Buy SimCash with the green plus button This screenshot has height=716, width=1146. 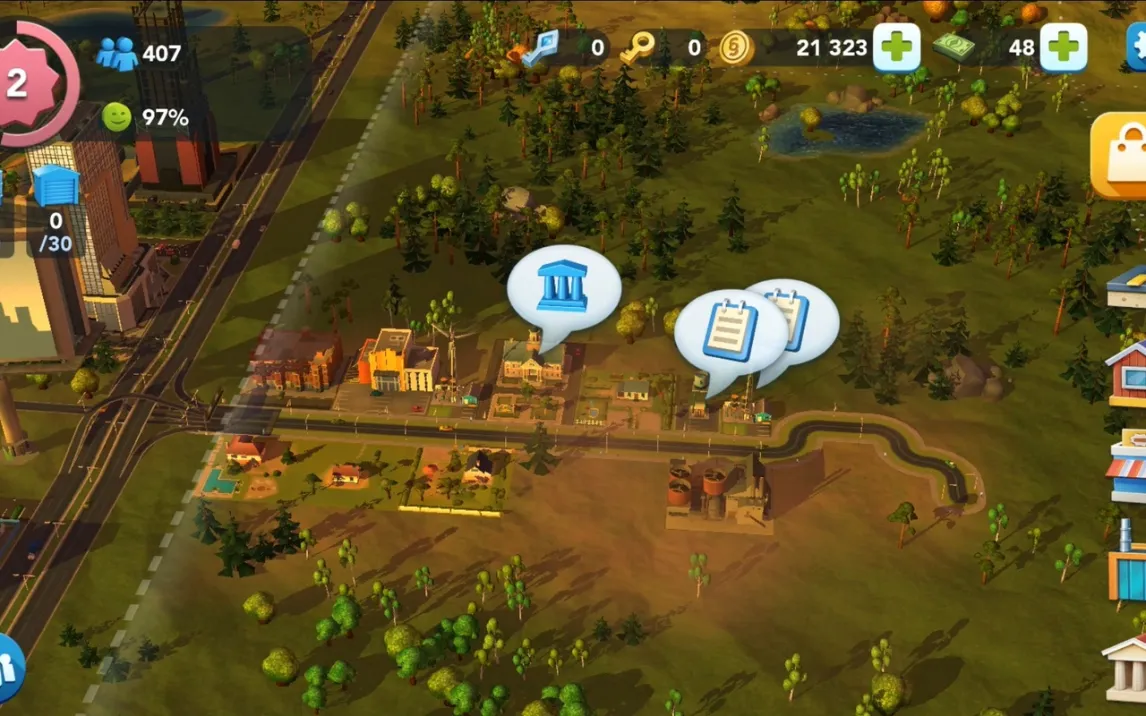(1063, 47)
